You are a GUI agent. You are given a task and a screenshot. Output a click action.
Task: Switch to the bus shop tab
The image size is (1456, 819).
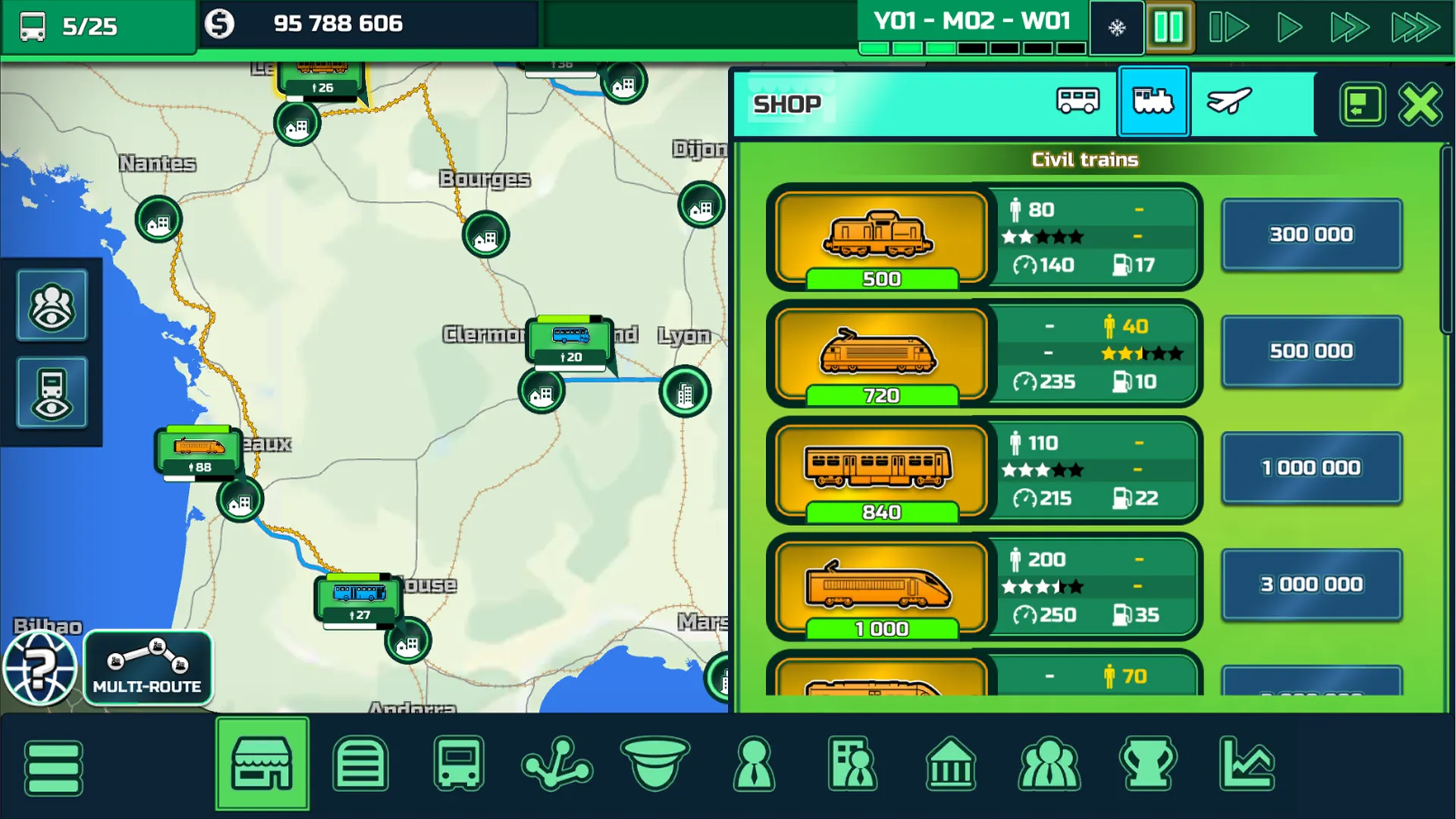[1078, 102]
